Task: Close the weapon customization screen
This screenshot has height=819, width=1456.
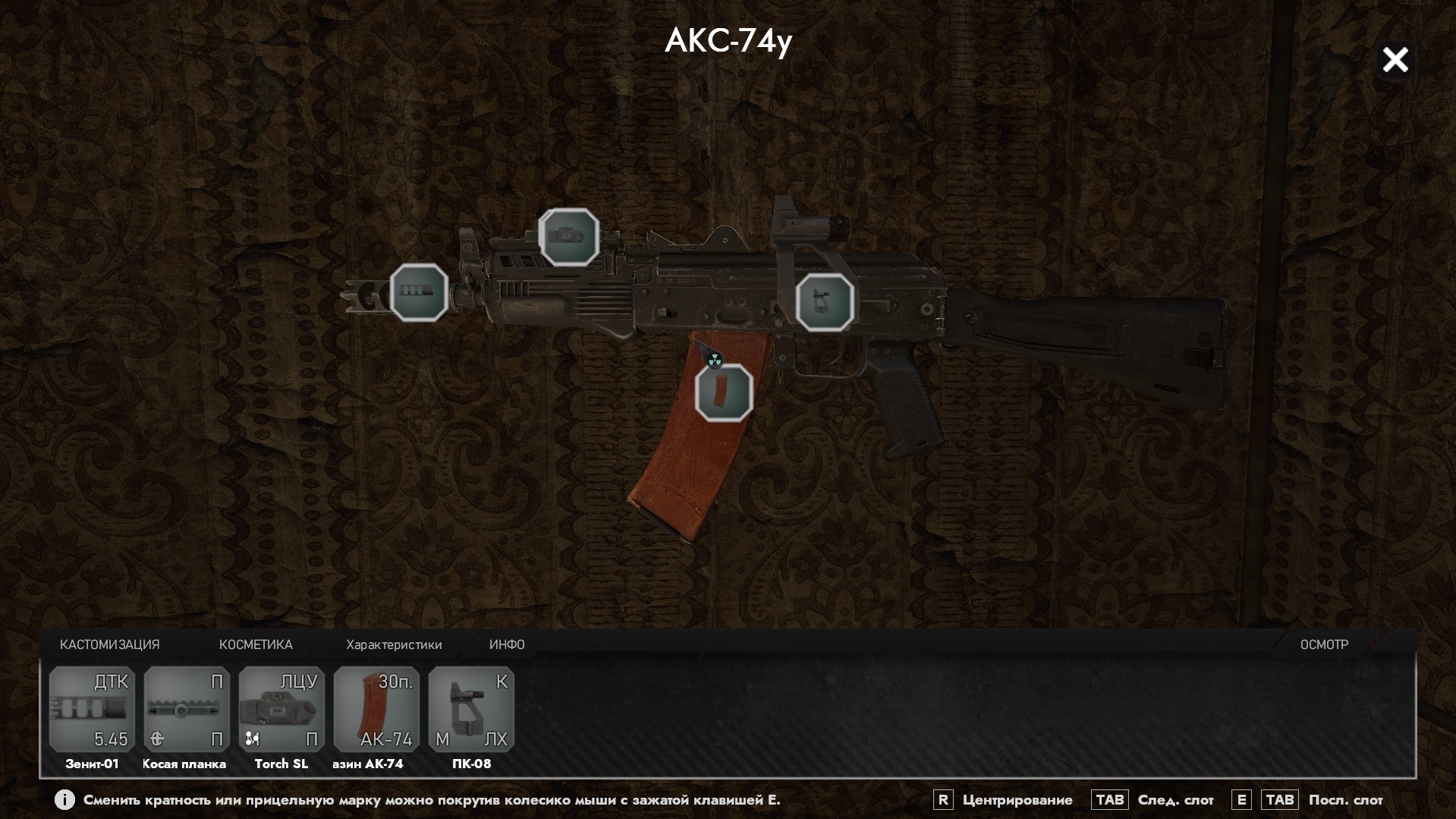Action: pyautogui.click(x=1395, y=60)
